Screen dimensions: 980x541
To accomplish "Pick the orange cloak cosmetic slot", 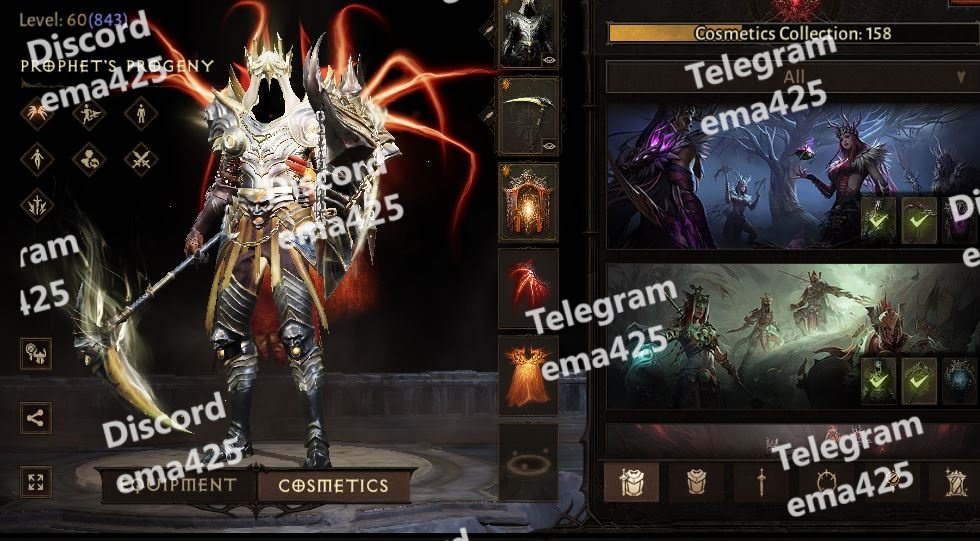I will 527,374.
